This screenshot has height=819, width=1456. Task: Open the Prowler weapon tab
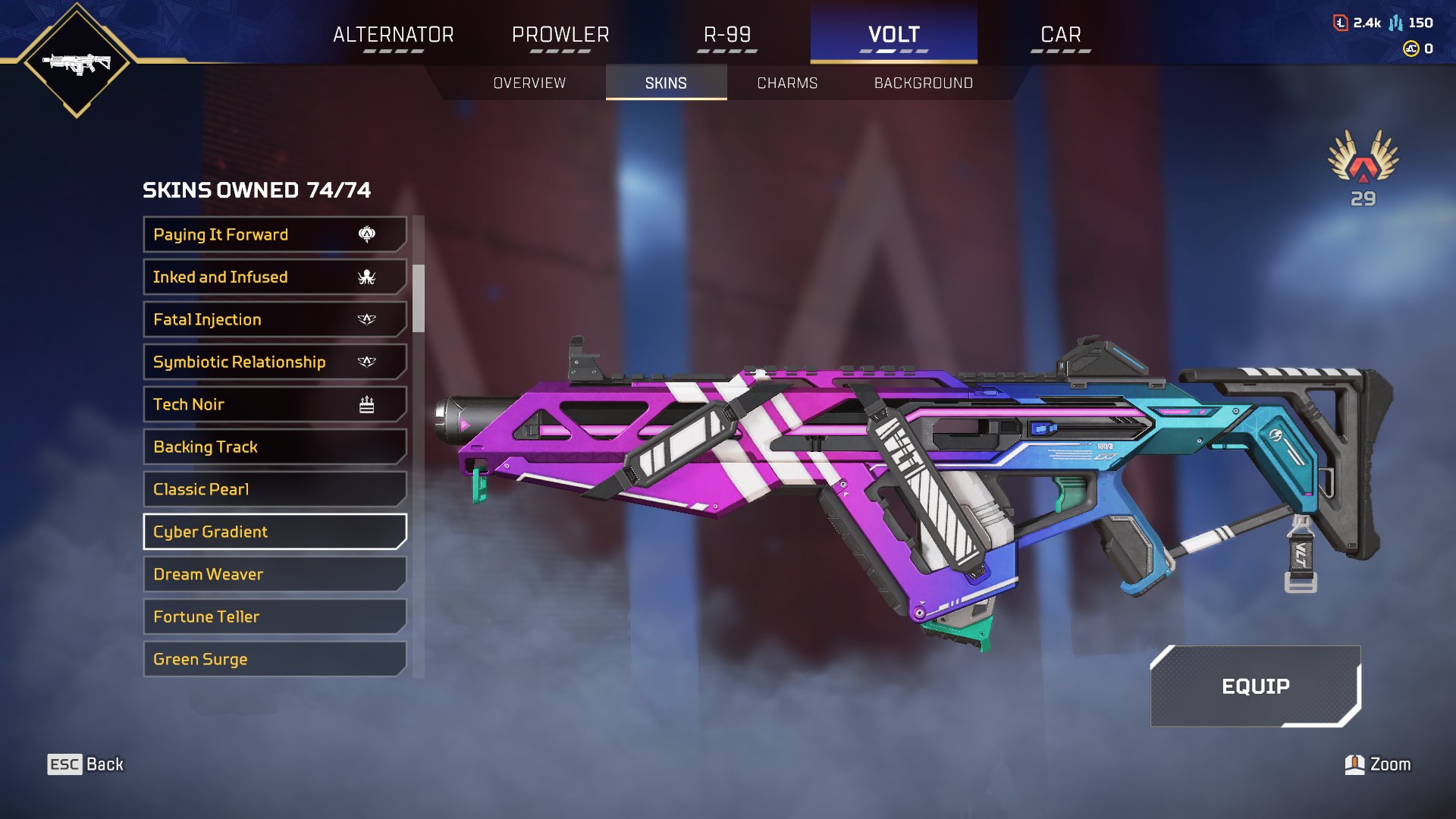tap(560, 35)
